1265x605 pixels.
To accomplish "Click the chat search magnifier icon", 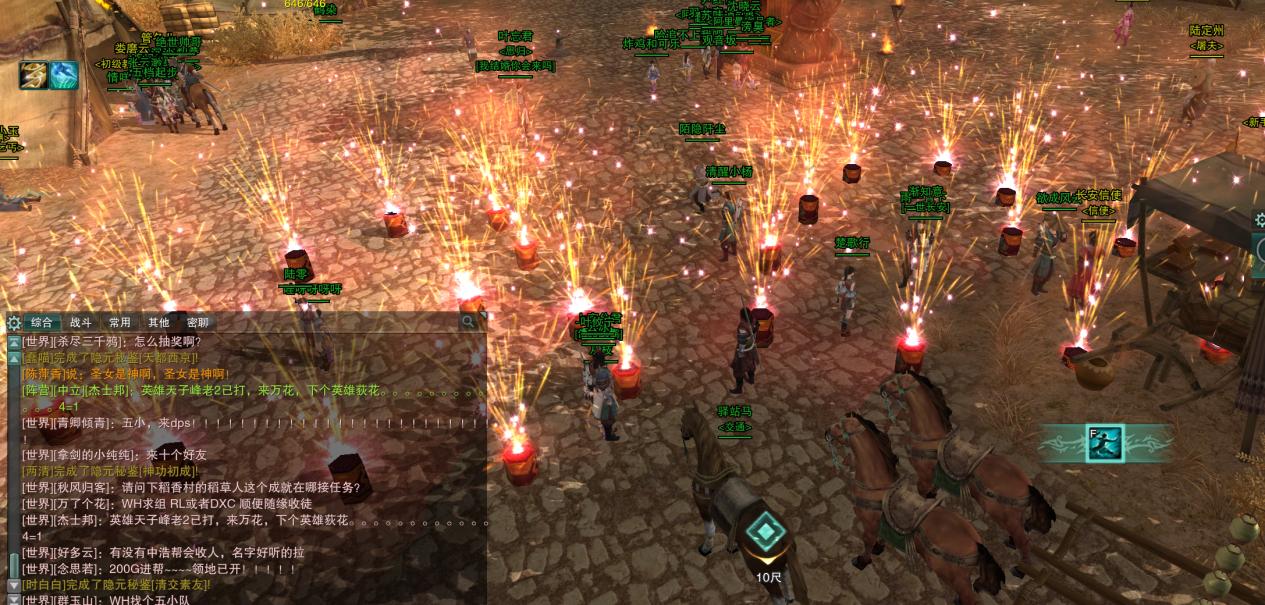I will (x=468, y=322).
